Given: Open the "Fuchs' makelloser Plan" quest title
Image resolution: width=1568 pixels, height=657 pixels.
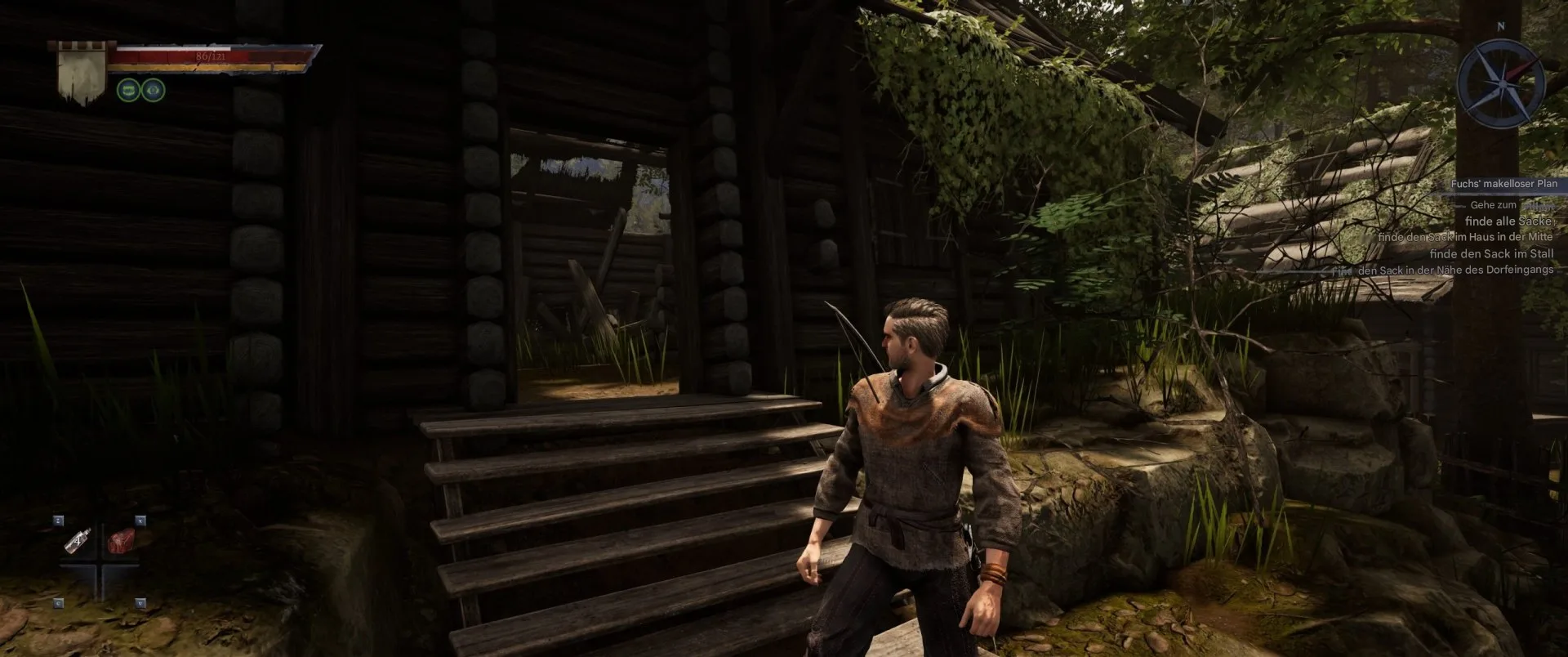Looking at the screenshot, I should (1503, 185).
